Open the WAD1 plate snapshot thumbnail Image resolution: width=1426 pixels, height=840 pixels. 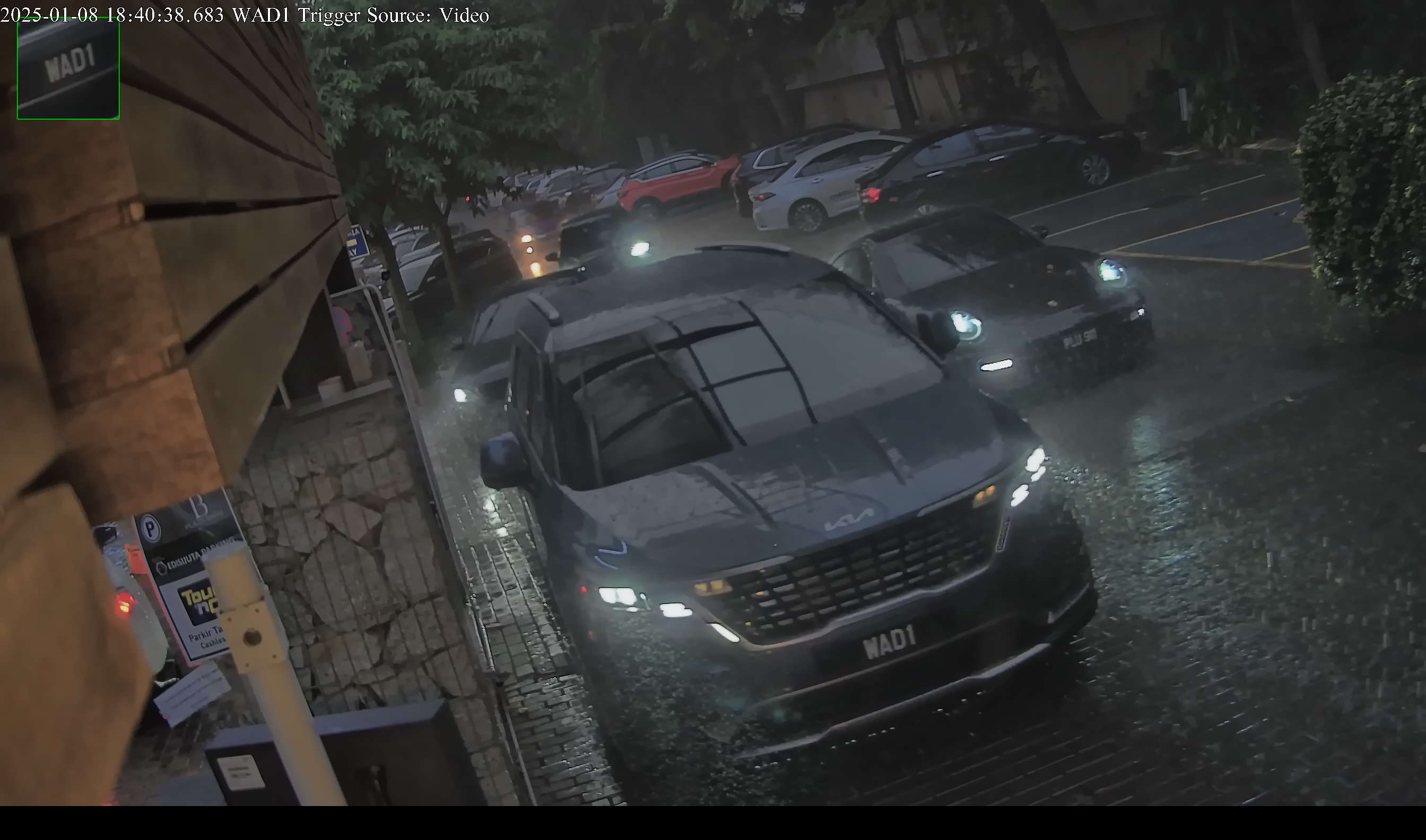(x=68, y=68)
